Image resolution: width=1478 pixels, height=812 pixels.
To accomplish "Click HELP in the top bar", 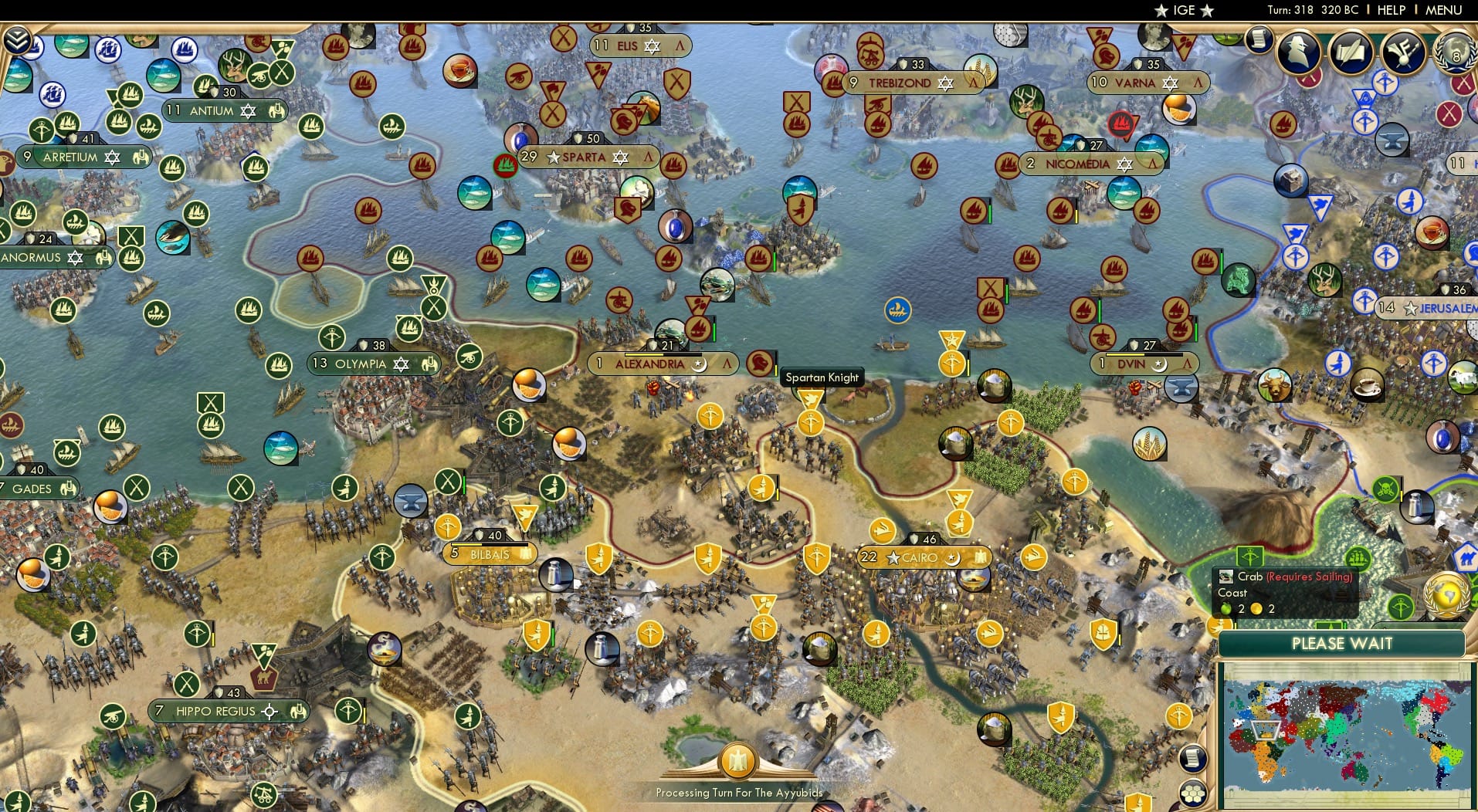I will [1391, 9].
